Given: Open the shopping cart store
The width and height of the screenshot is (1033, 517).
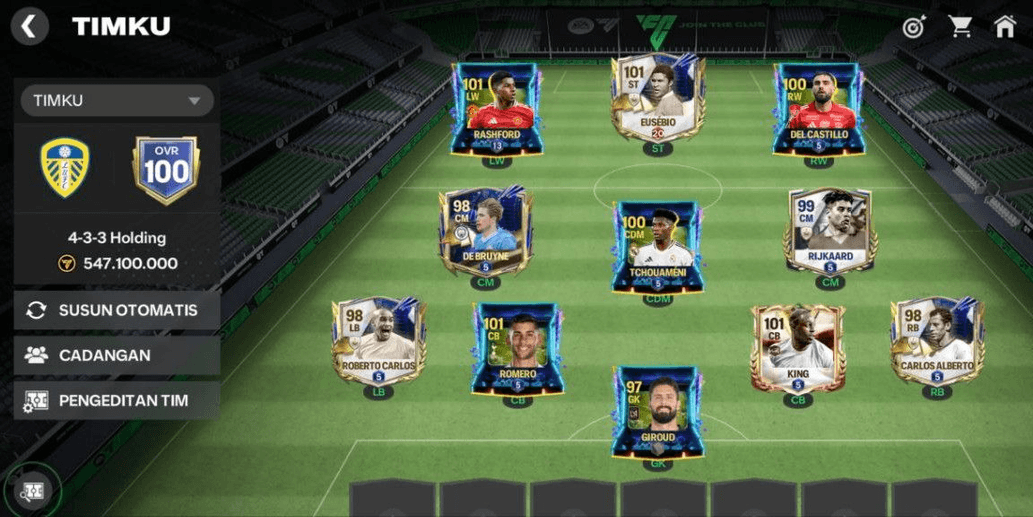Looking at the screenshot, I should [x=960, y=27].
